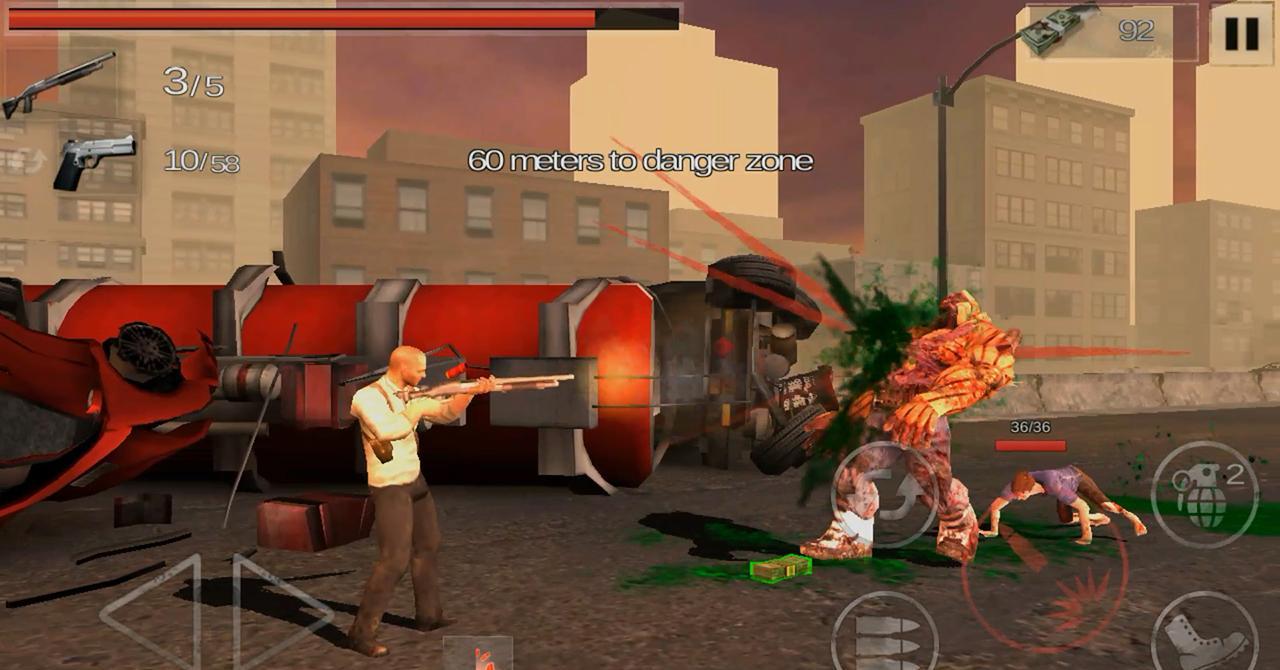Select the shotgun weapon icon
Image resolution: width=1280 pixels, height=670 pixels.
[x=58, y=84]
